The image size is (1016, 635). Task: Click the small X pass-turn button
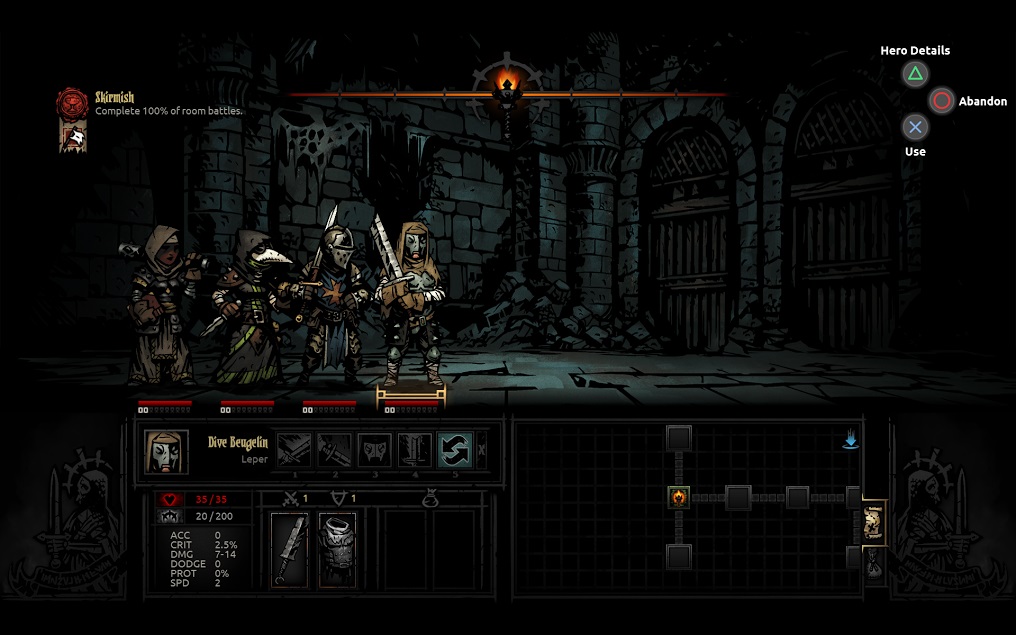(x=482, y=450)
